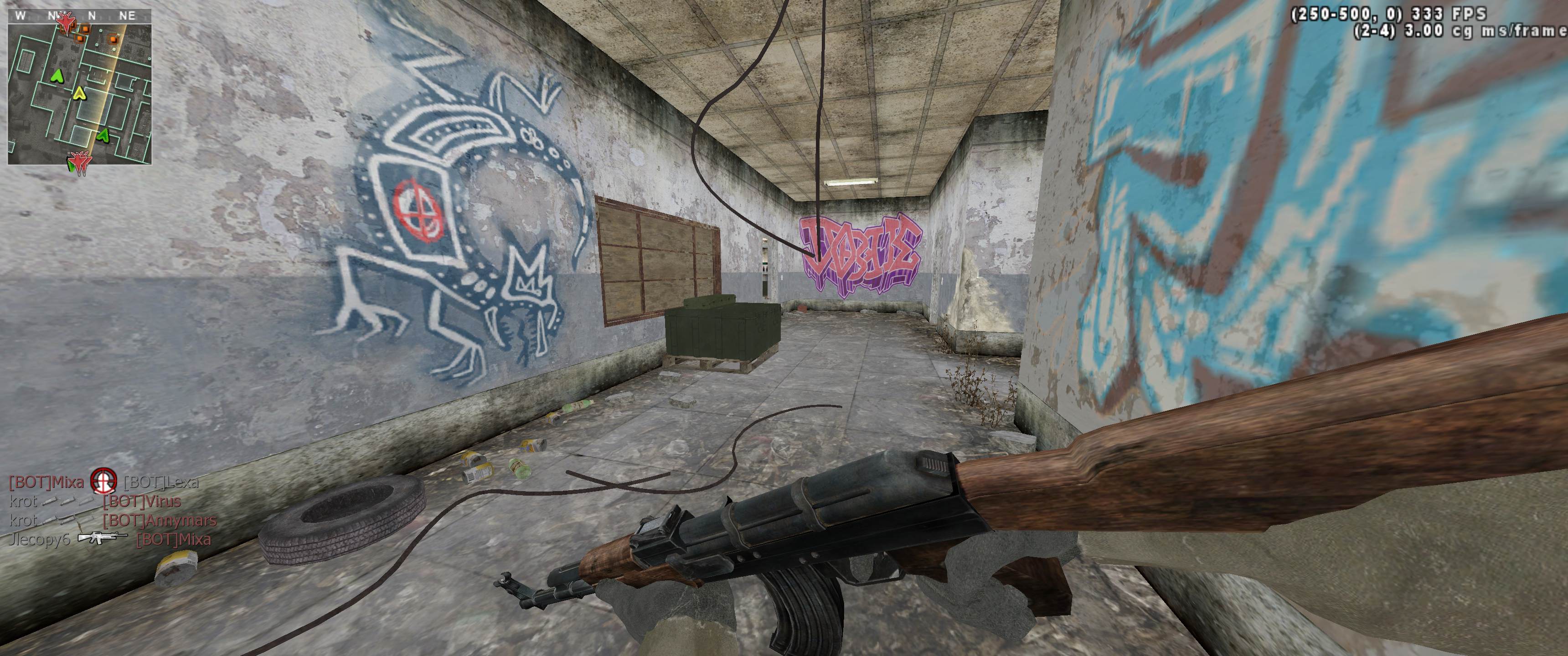Screen dimensions: 1568x656
Task: Click the red crosshair kill icon beside [BOT]Lexa
Action: [x=103, y=482]
